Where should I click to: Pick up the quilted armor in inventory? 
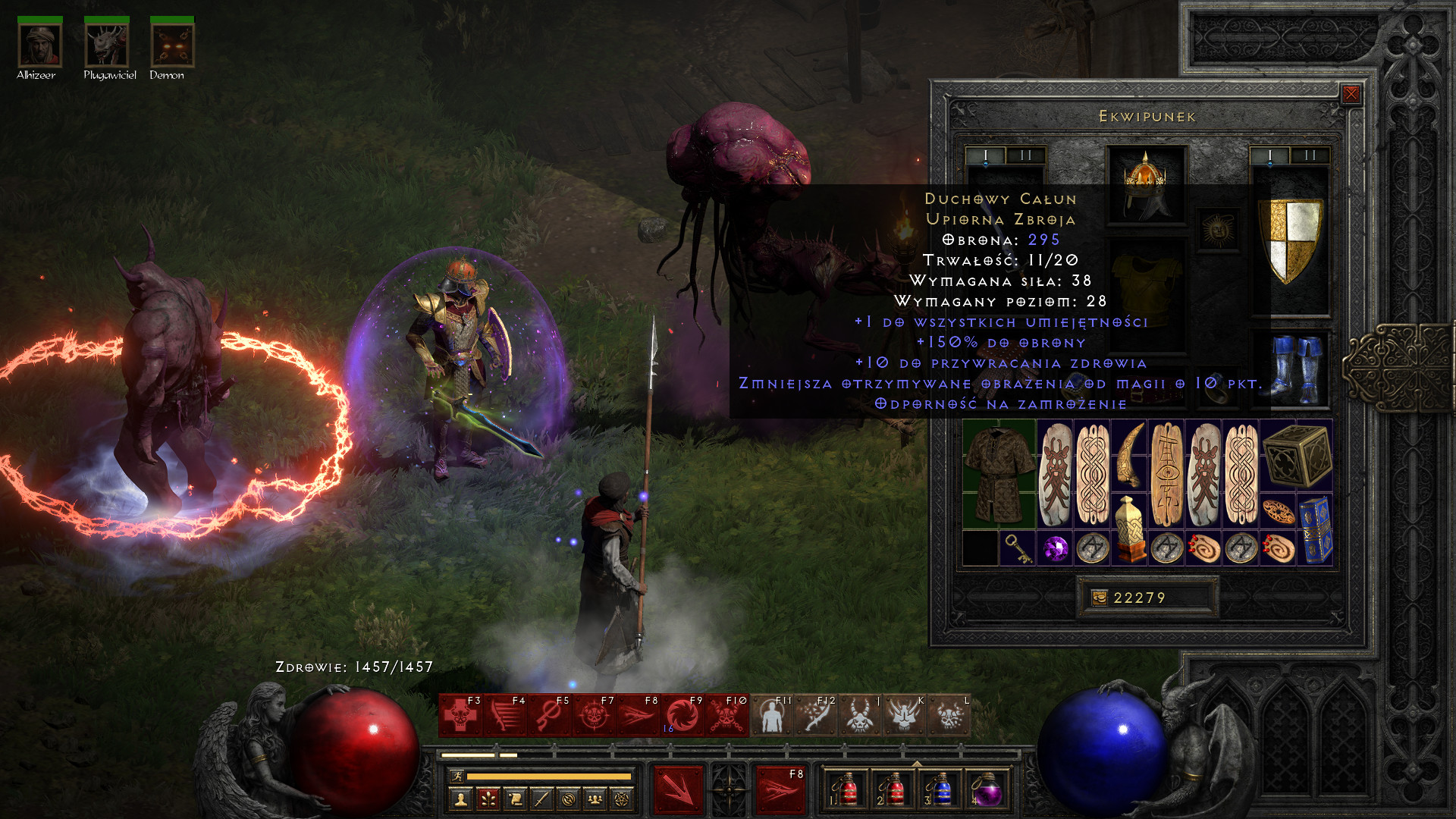click(999, 474)
